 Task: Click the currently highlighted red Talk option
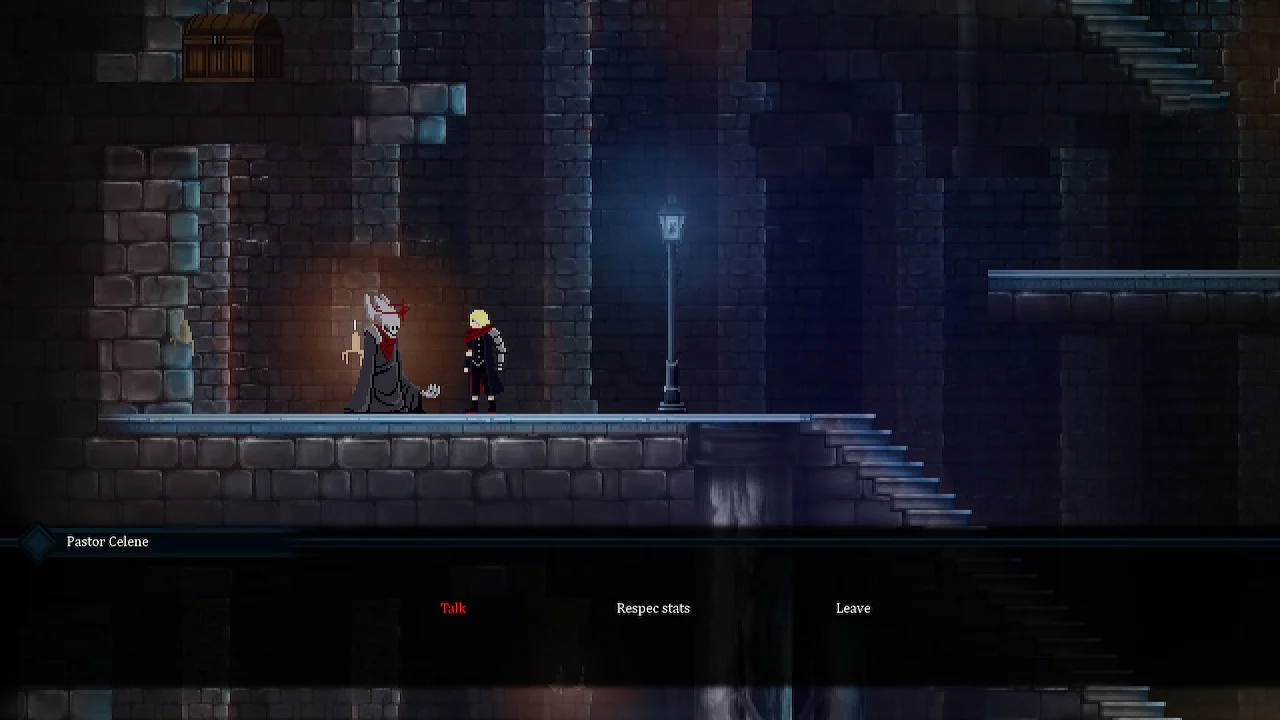(452, 608)
